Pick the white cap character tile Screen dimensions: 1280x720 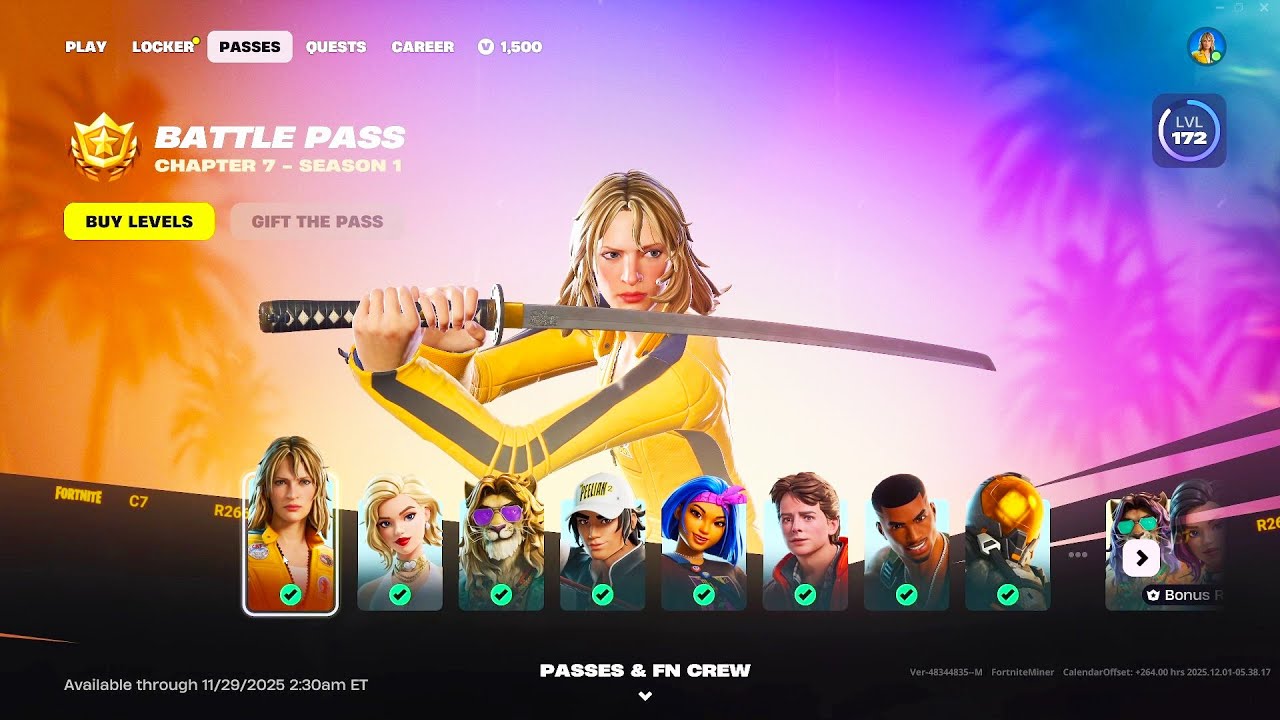602,545
